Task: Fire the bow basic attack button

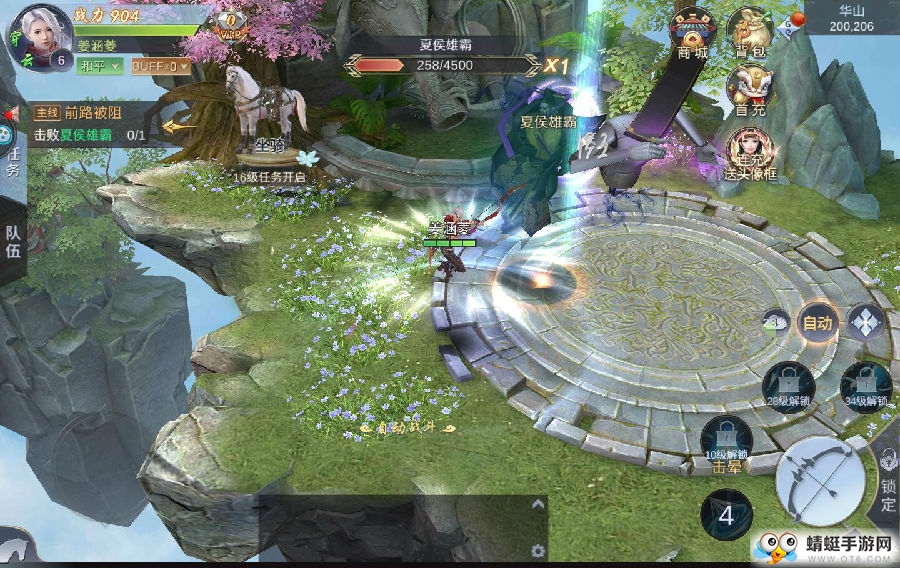Action: 820,484
